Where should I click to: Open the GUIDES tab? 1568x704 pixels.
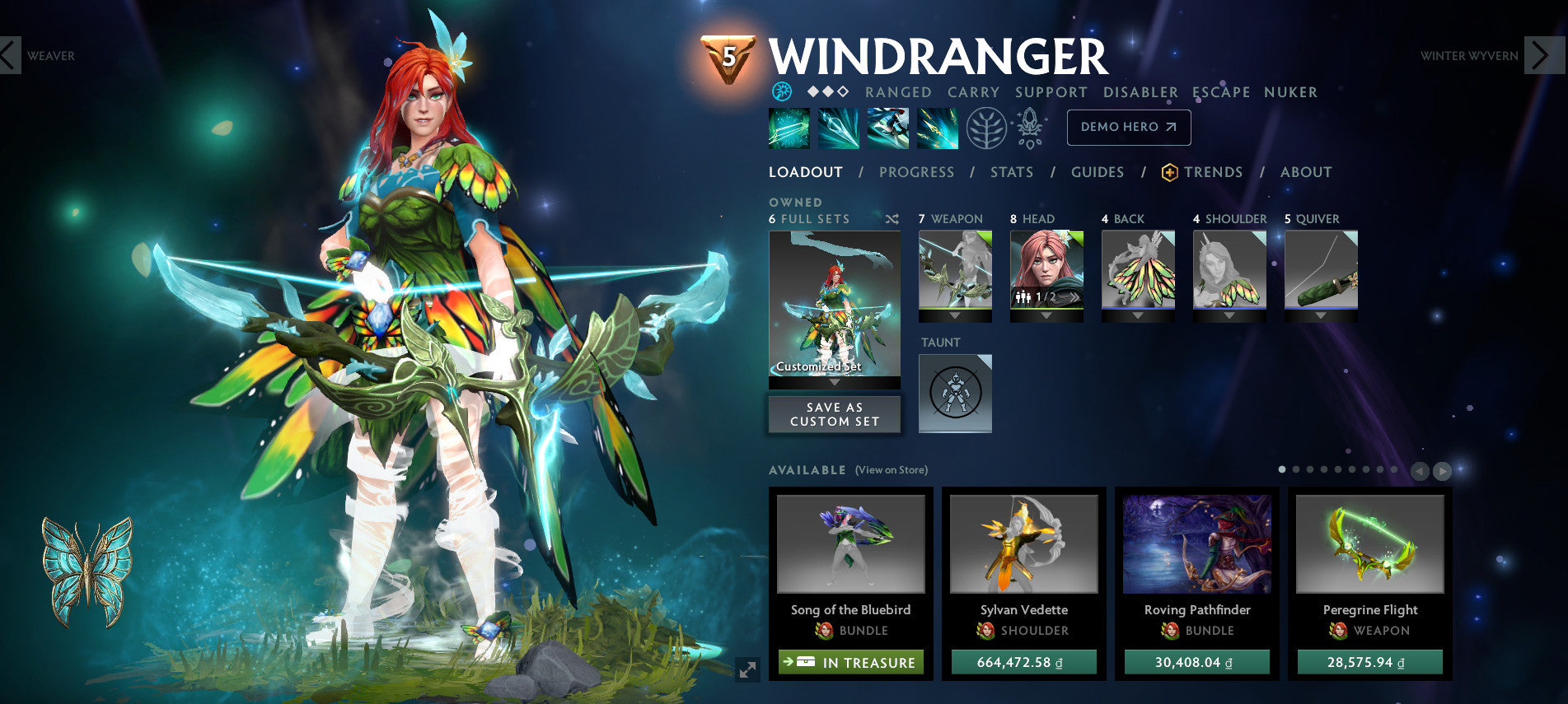click(1098, 172)
